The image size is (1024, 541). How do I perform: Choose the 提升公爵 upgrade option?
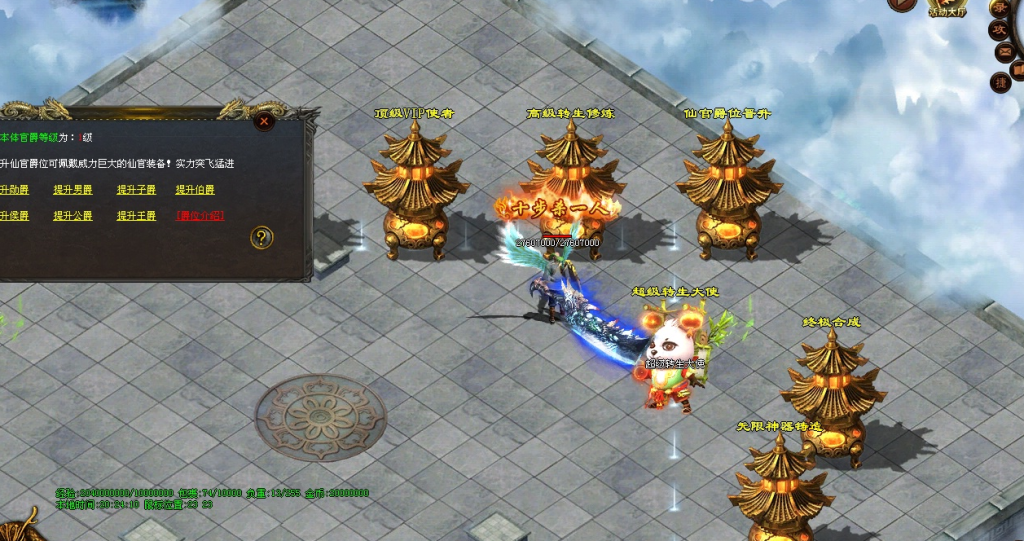click(x=73, y=216)
